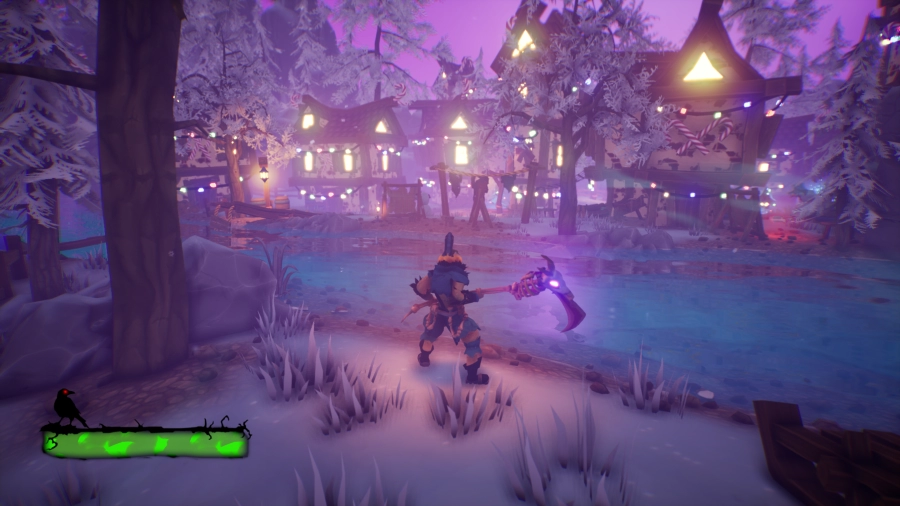Click the black crow icon above the health bar

(x=68, y=406)
